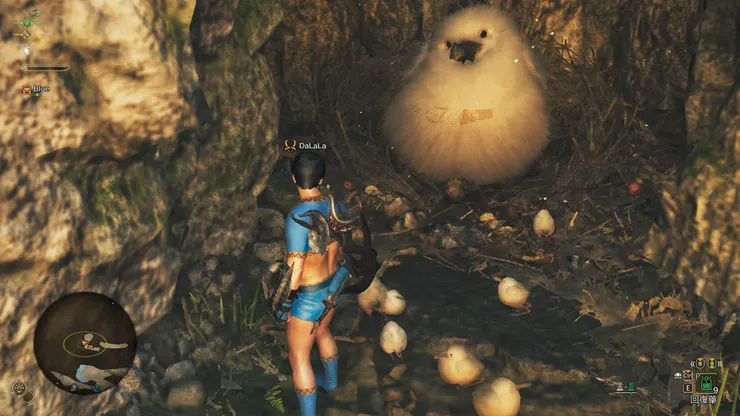The height and width of the screenshot is (416, 740).
Task: Select the green potion item slot
Action: (x=706, y=381)
